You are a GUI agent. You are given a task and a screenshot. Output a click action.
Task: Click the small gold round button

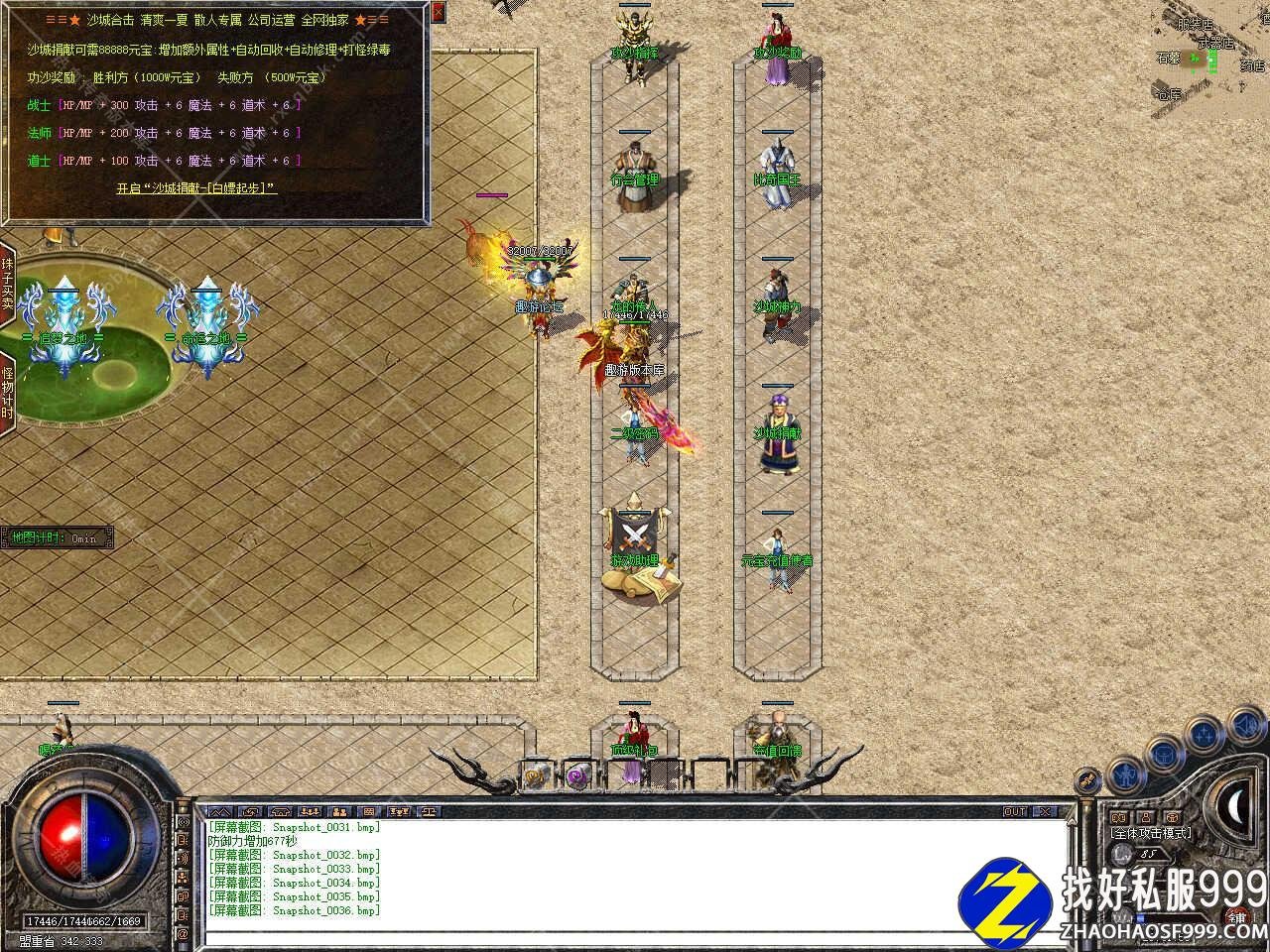click(x=1088, y=781)
